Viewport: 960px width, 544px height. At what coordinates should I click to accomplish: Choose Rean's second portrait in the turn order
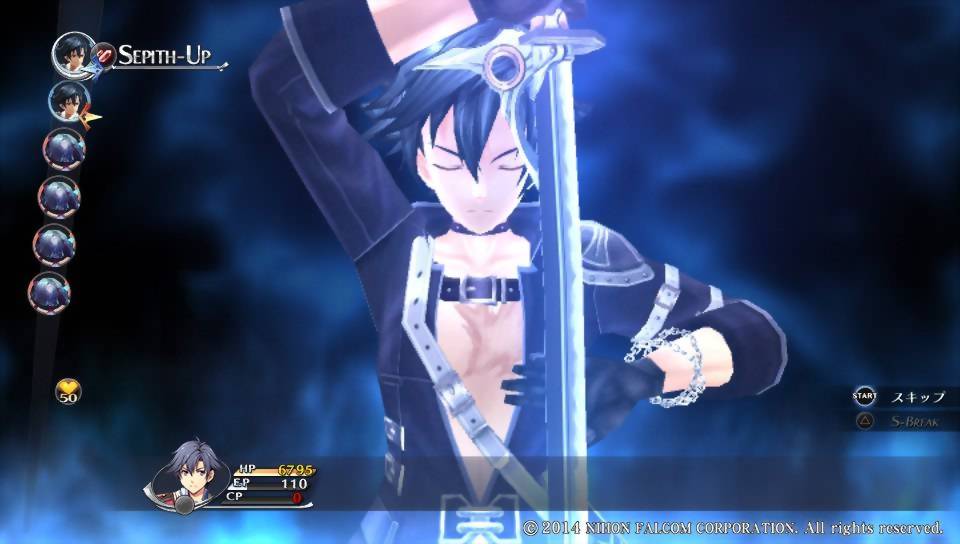click(69, 101)
